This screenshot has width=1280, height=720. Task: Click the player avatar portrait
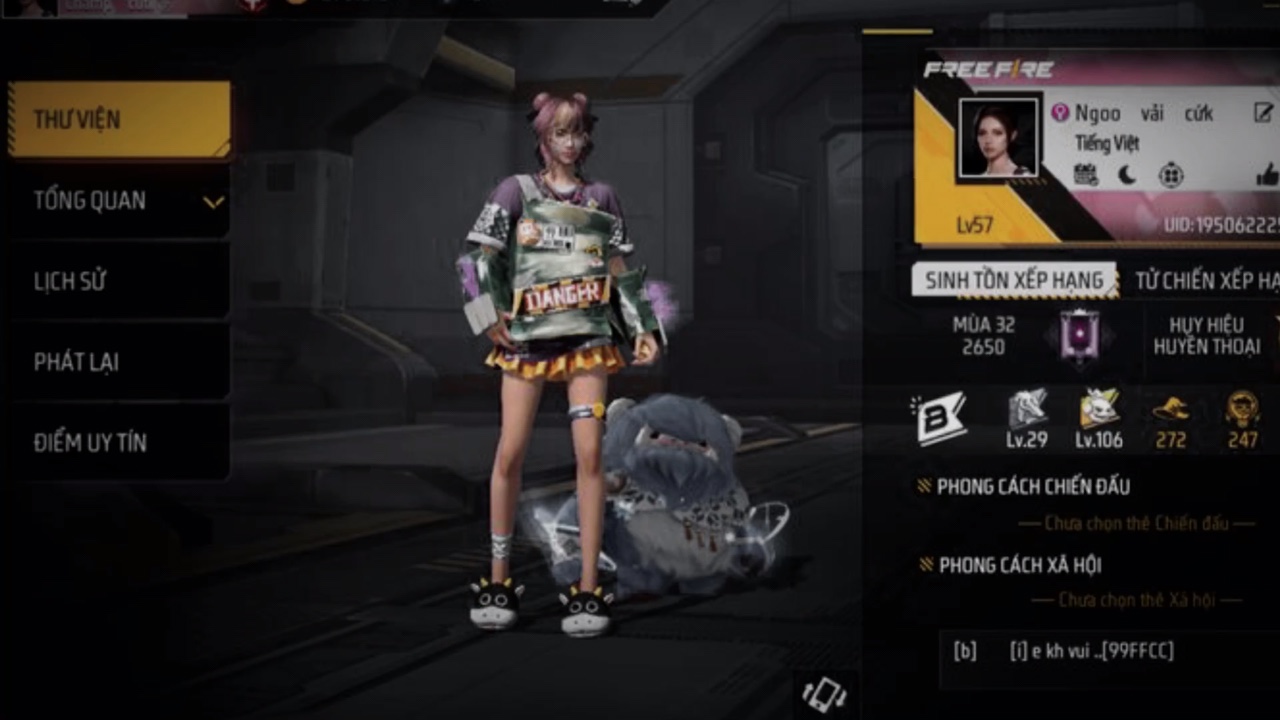coord(998,138)
